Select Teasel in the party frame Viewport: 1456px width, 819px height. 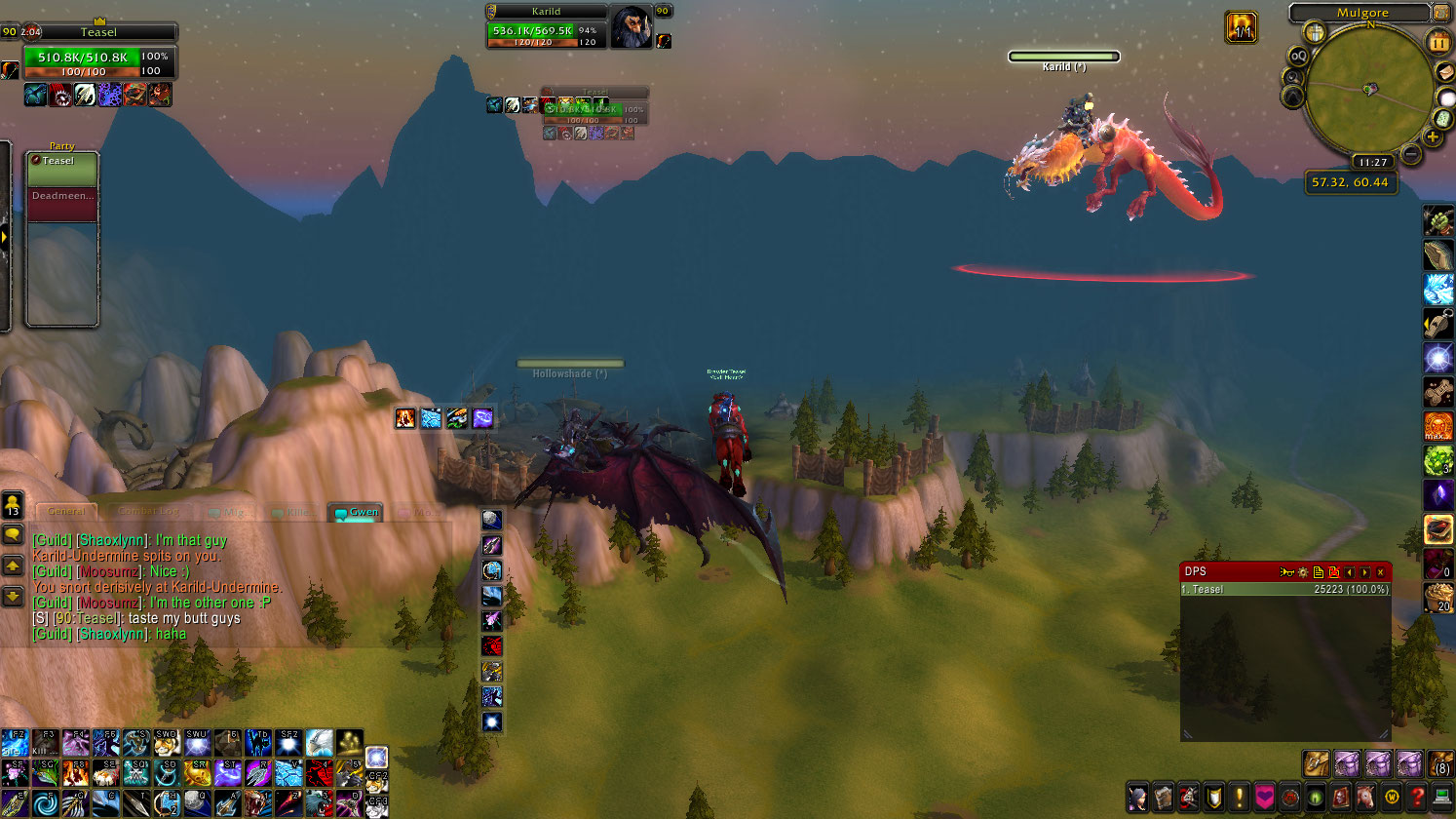[x=62, y=169]
